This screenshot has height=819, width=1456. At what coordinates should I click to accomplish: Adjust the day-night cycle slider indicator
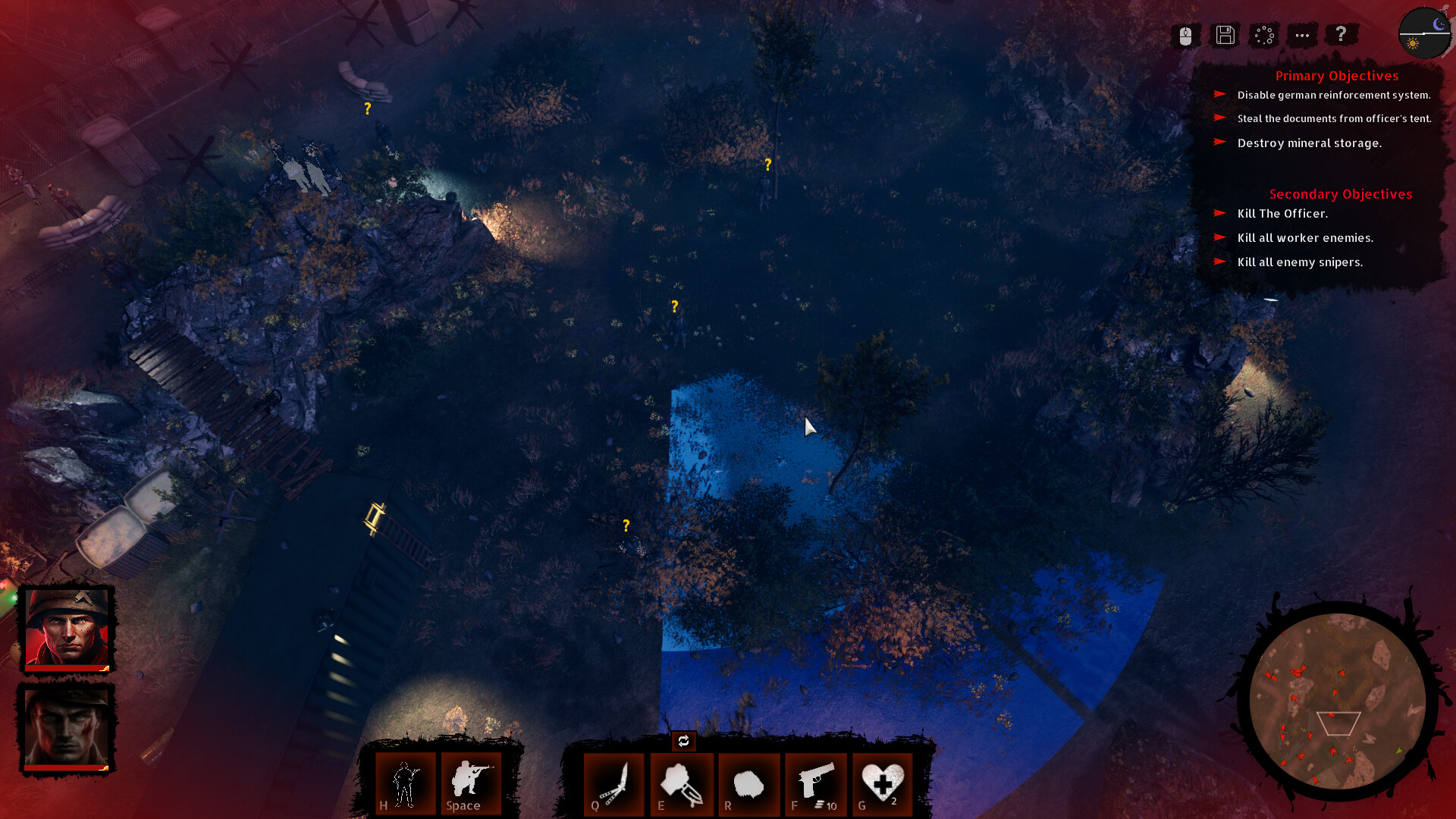[x=1424, y=32]
